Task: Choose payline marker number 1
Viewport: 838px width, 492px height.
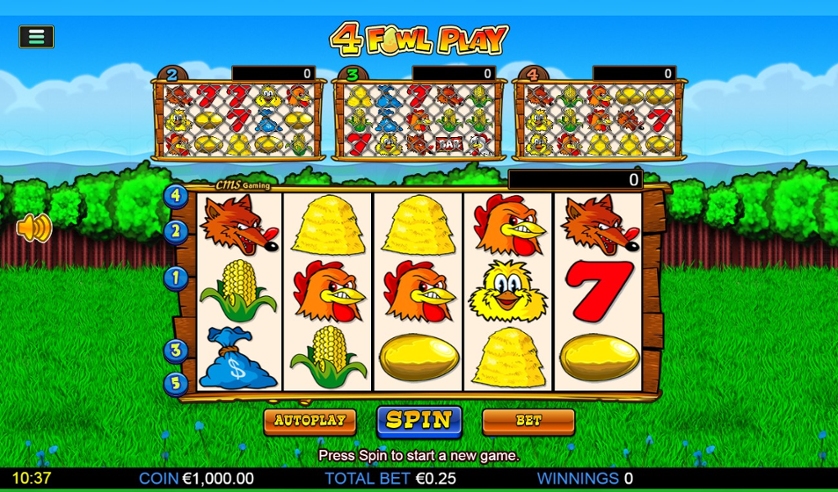Action: pyautogui.click(x=176, y=277)
